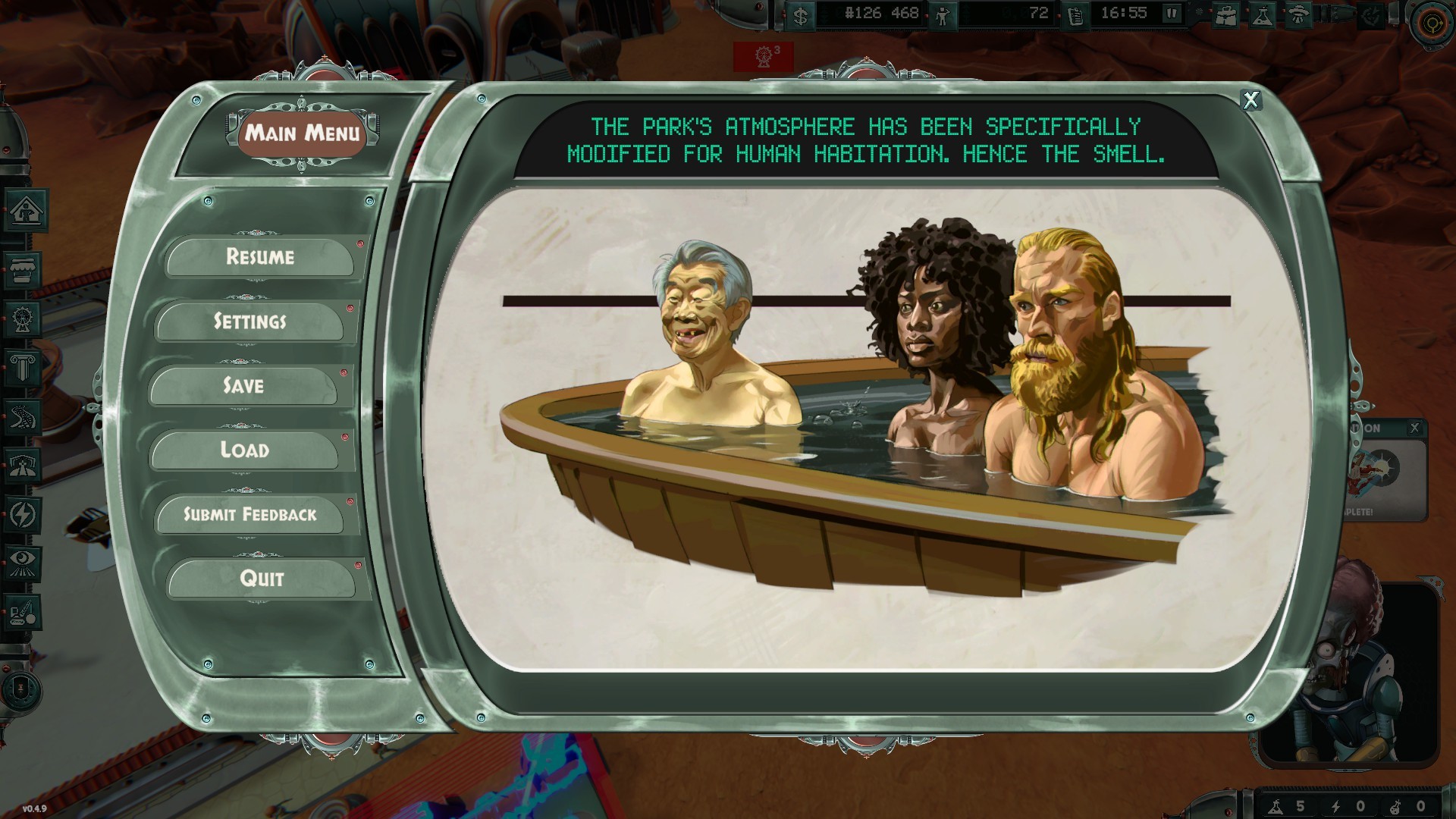Select the winding path build category

(x=21, y=416)
